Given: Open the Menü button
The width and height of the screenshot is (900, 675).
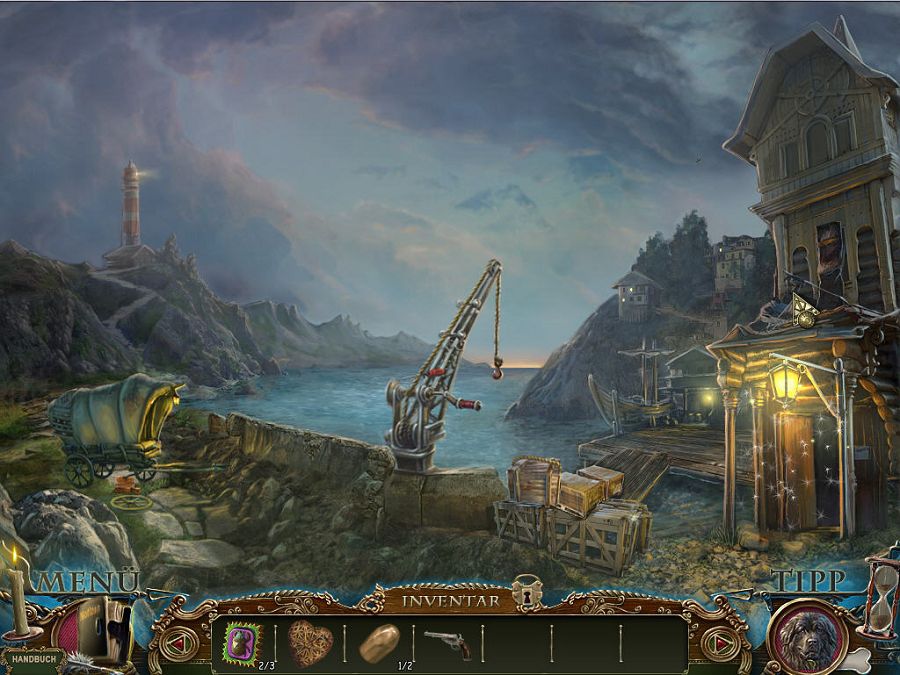Looking at the screenshot, I should [90, 581].
